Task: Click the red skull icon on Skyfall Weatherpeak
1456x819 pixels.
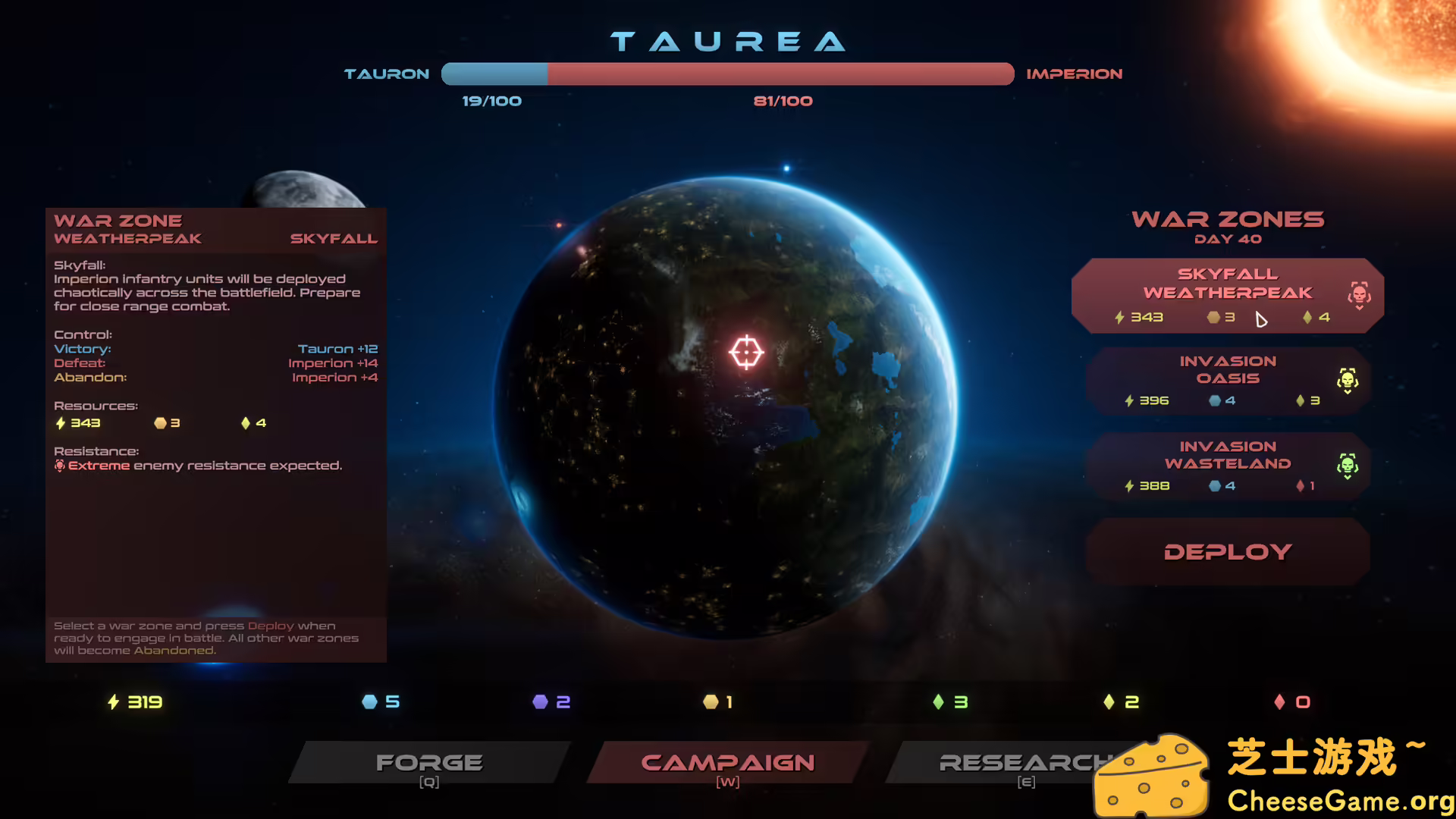Action: tap(1359, 293)
